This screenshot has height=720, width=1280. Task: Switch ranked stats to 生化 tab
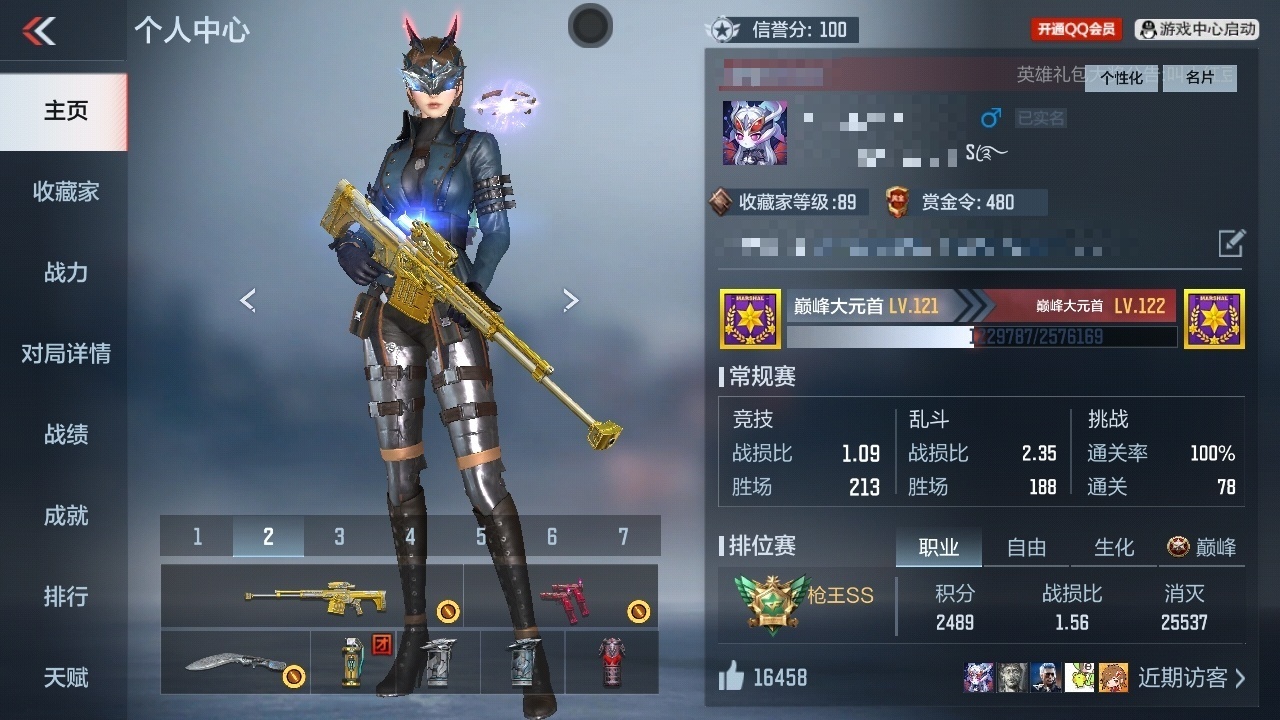1114,547
